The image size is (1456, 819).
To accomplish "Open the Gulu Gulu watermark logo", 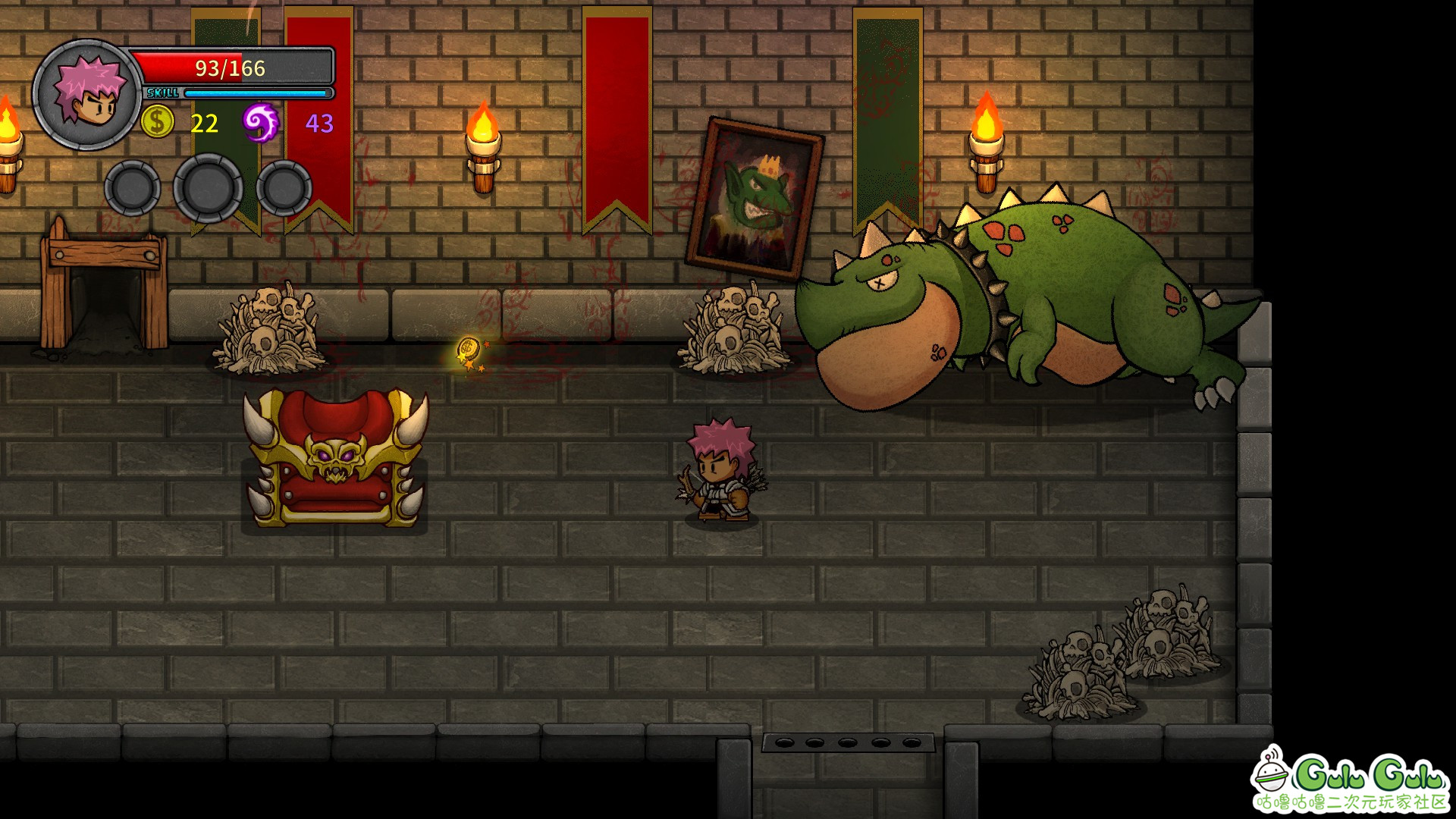I will pos(1351,779).
